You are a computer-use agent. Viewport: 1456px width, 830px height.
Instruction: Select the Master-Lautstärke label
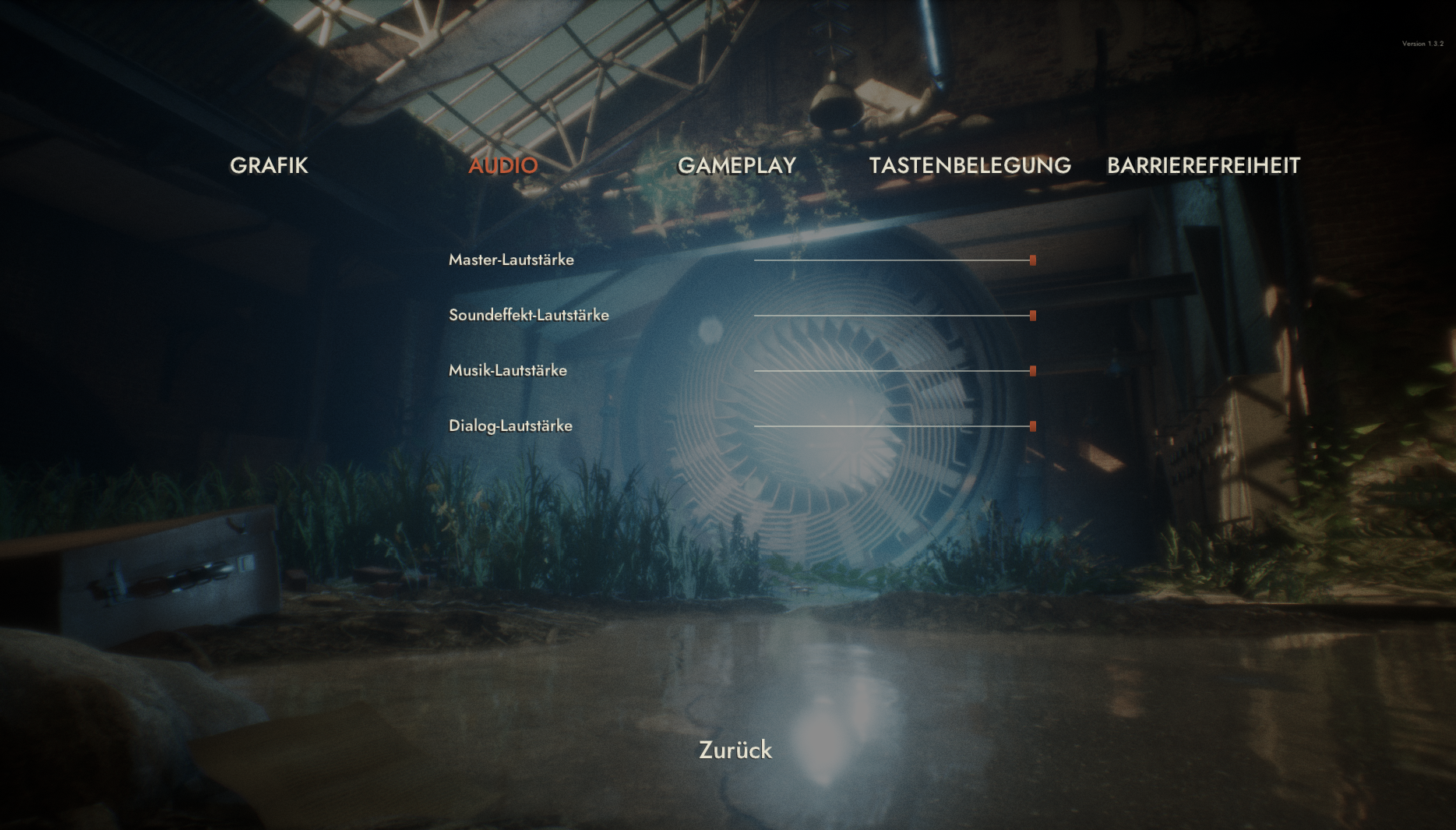click(x=511, y=260)
